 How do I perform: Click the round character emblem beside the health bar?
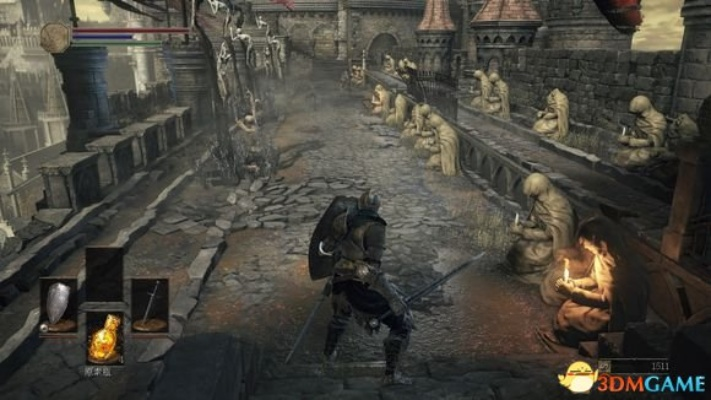[x=56, y=38]
